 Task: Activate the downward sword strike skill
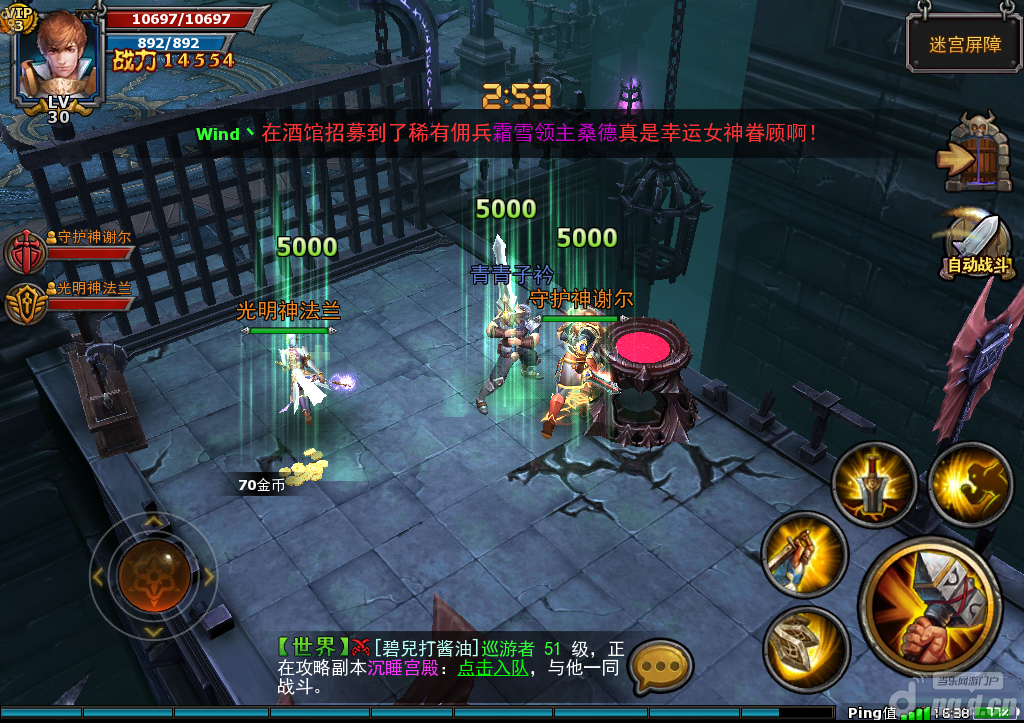(874, 485)
